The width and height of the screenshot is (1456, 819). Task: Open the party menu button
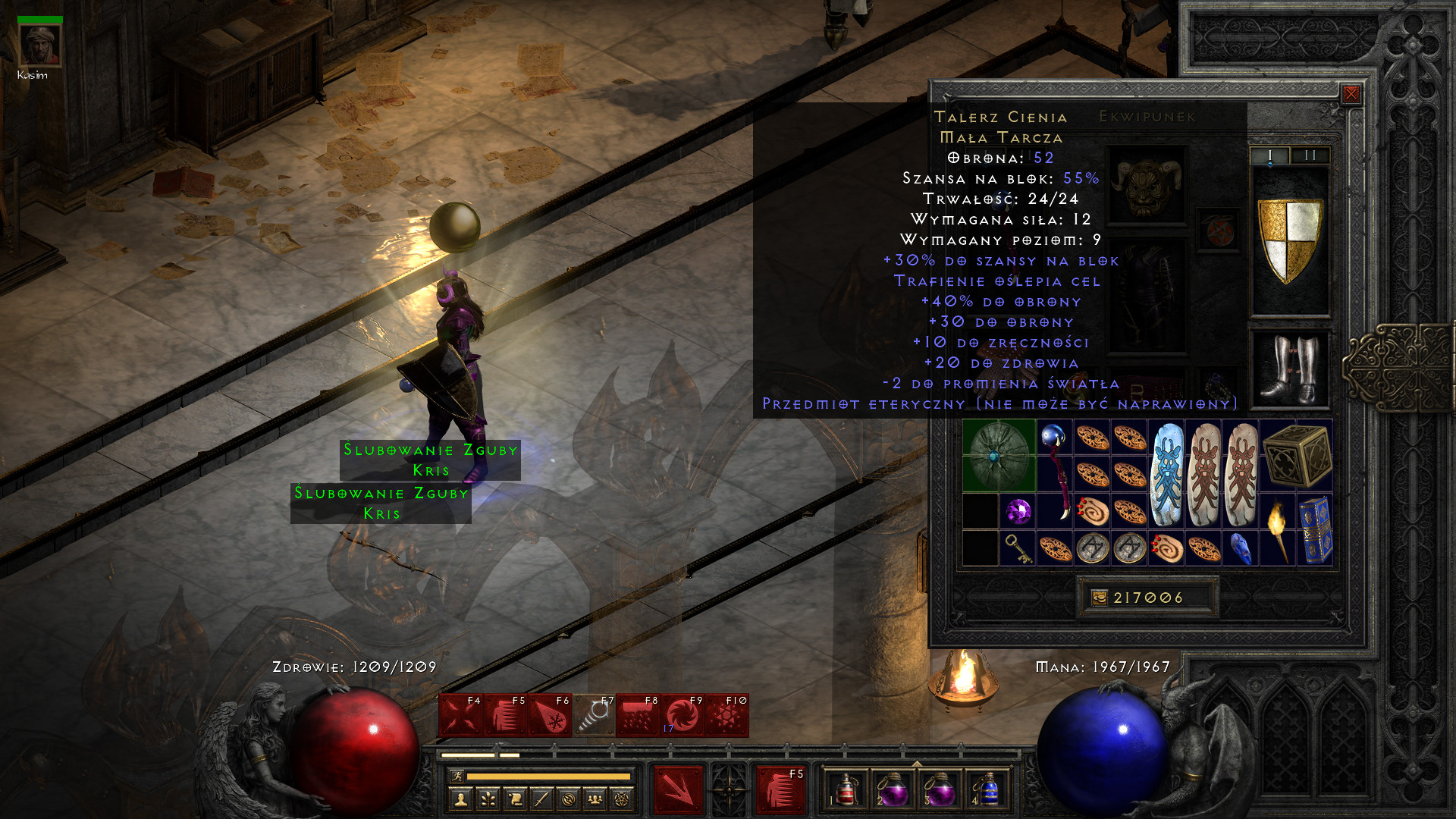595,799
